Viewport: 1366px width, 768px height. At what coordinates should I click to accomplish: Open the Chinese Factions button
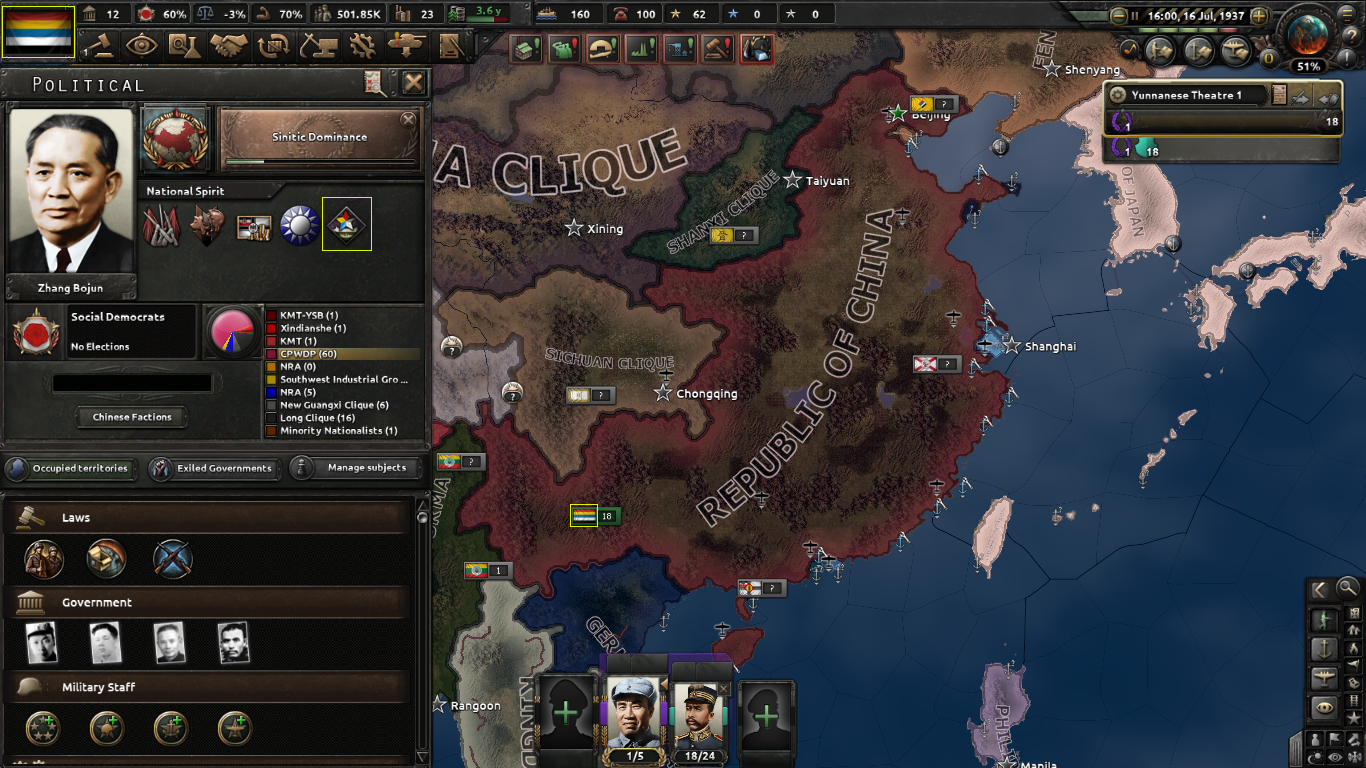point(131,417)
